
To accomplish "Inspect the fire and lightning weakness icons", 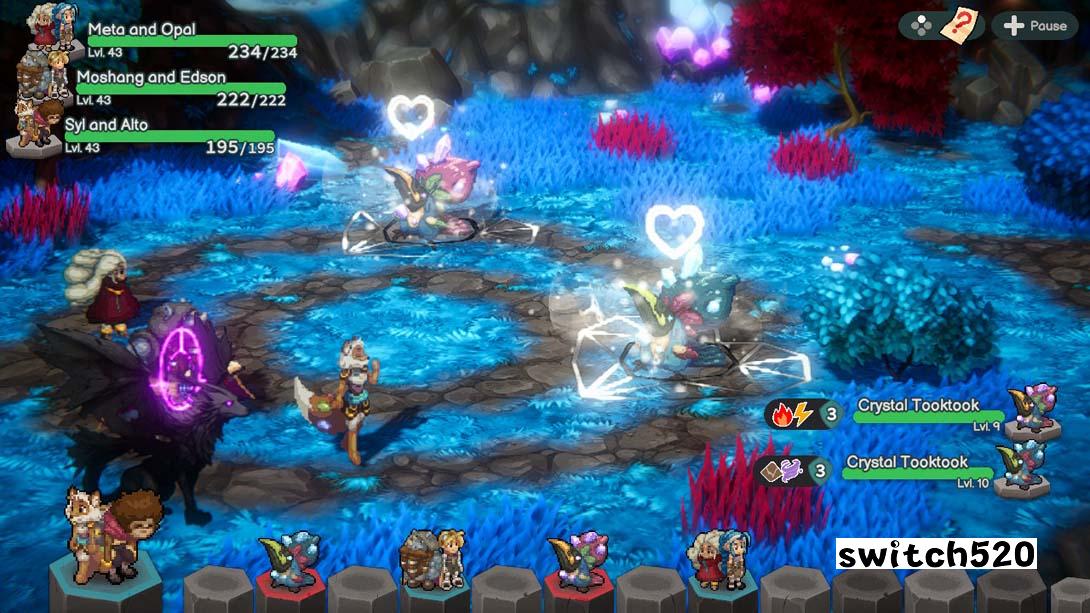I will point(791,412).
